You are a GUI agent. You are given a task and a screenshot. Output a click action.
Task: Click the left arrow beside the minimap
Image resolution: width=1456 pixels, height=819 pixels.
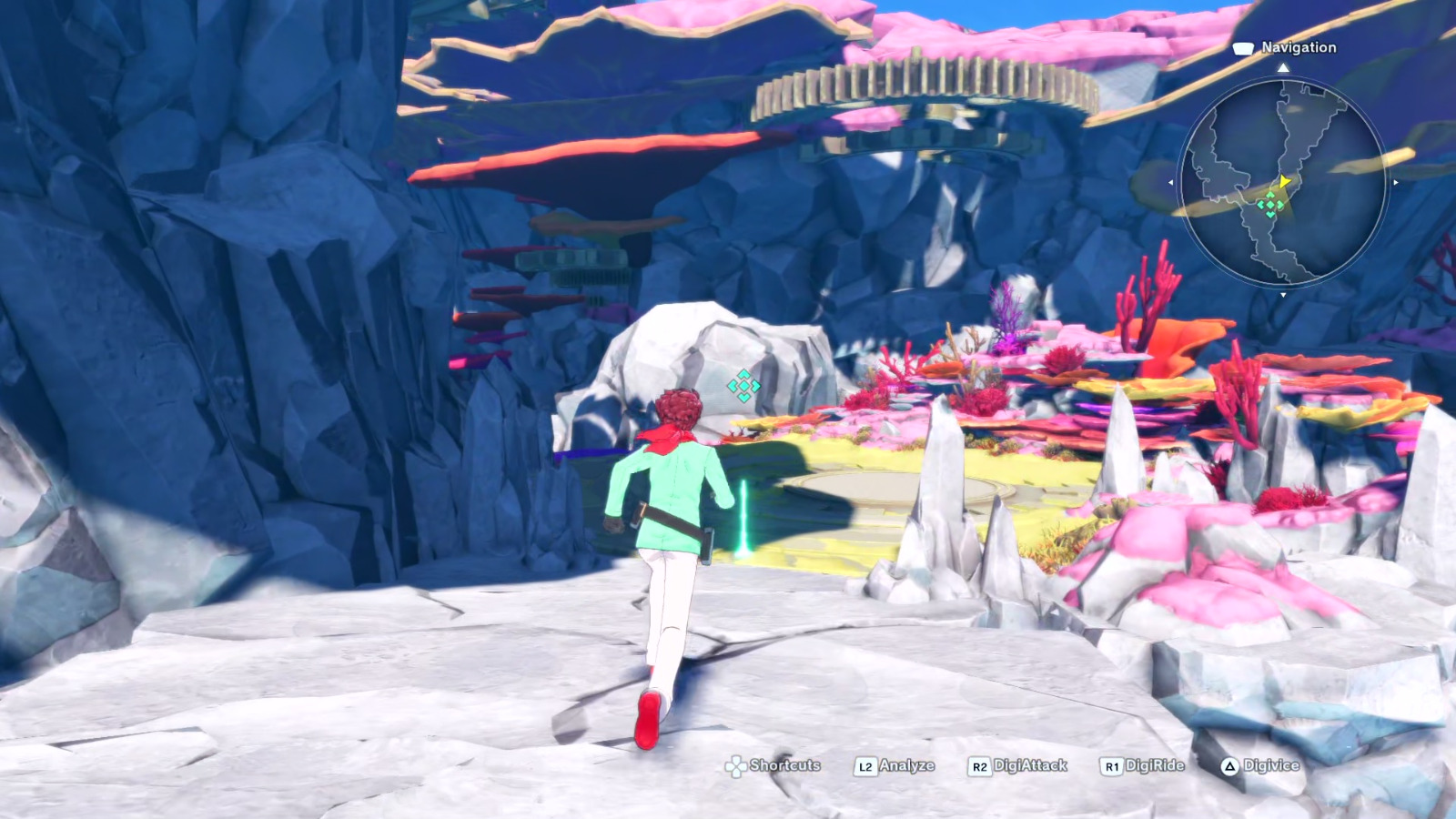(1171, 182)
